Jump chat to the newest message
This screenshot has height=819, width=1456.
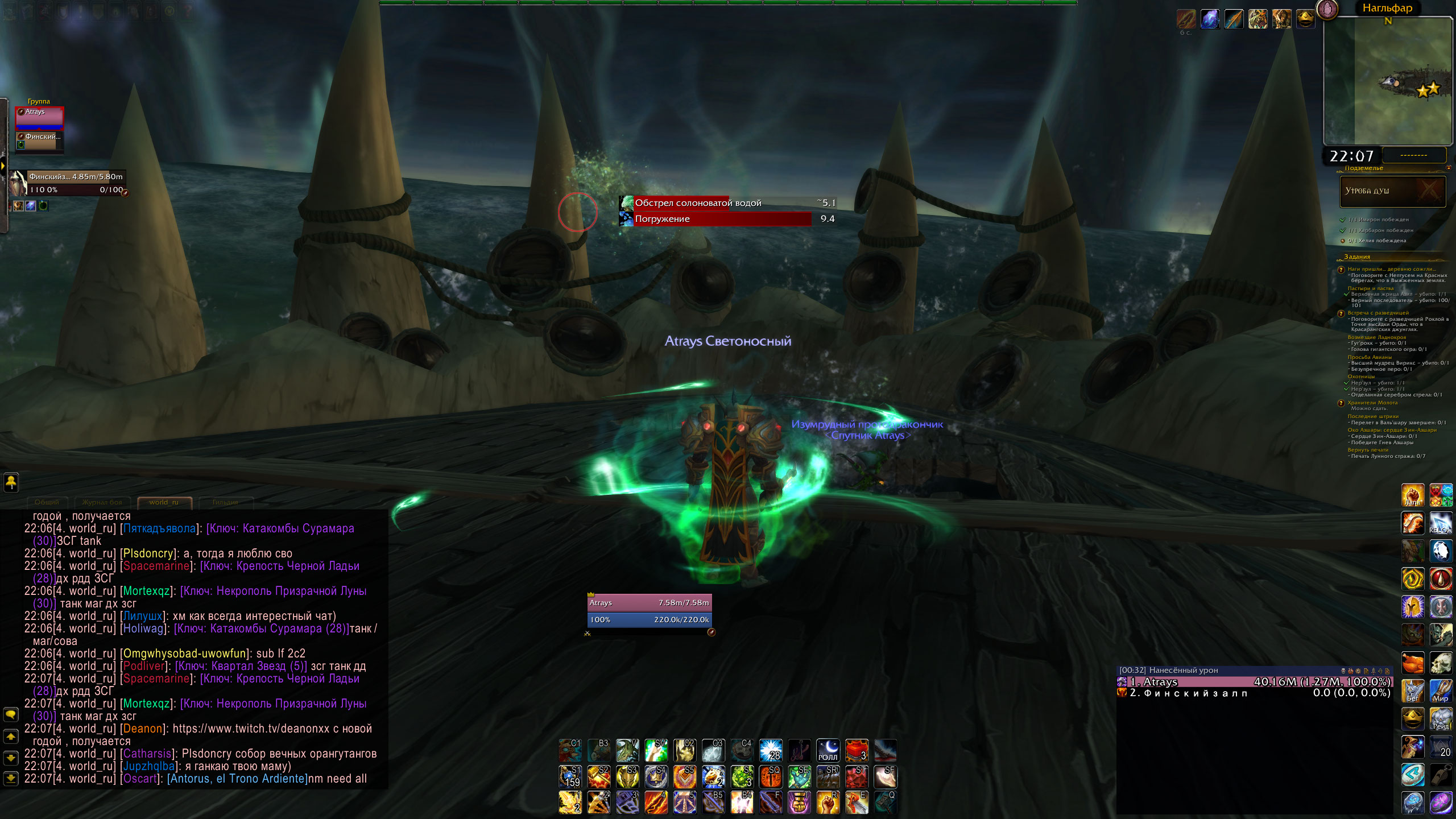(11, 777)
